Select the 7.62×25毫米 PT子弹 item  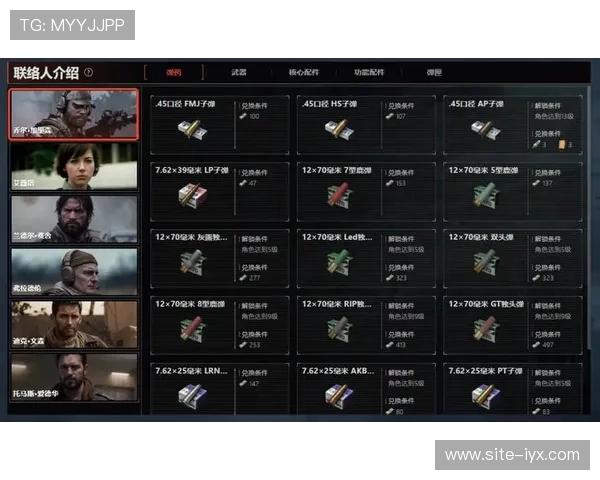[x=513, y=390]
